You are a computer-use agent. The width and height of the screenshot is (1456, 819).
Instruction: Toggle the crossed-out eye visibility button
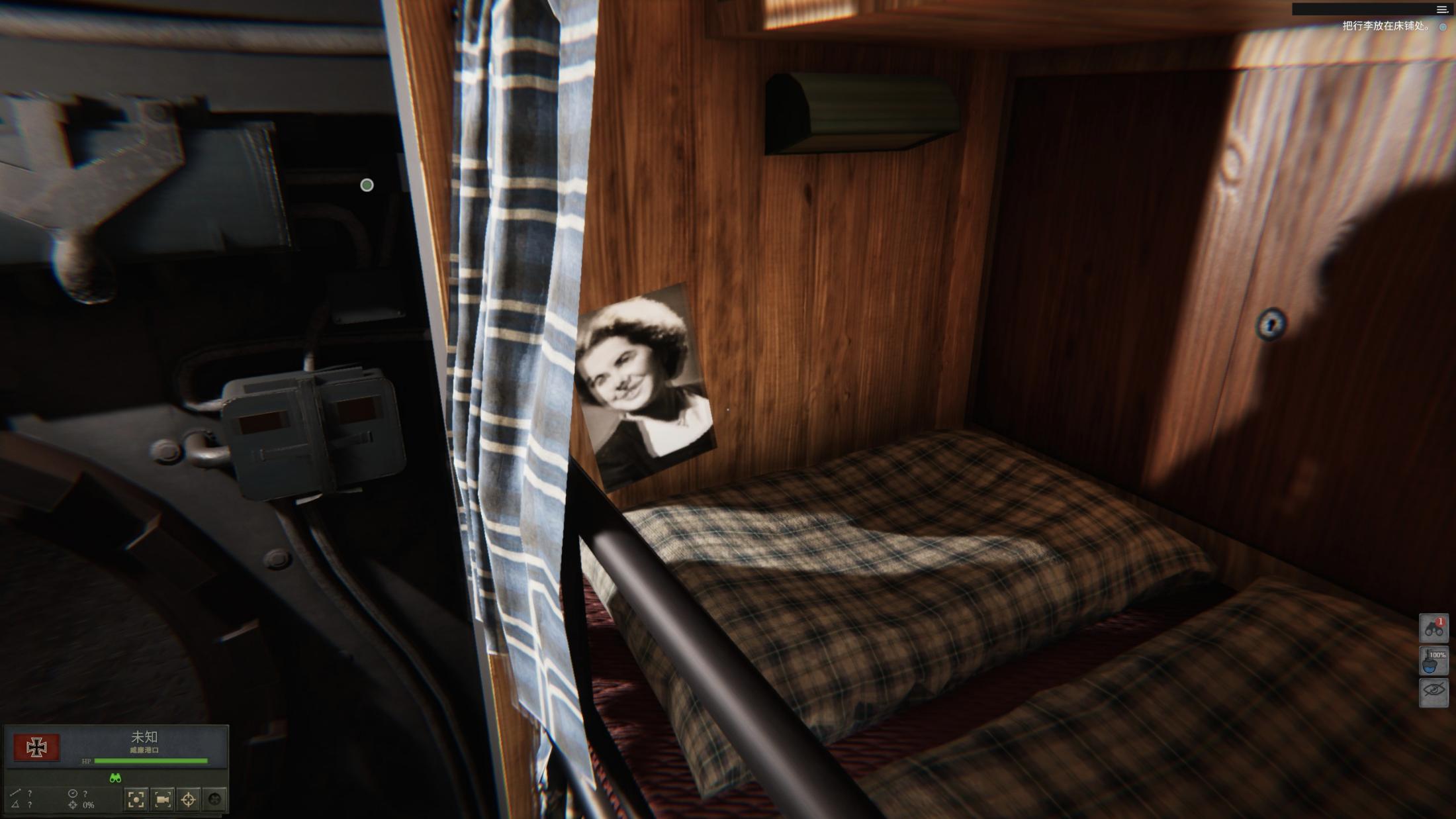[x=1433, y=692]
